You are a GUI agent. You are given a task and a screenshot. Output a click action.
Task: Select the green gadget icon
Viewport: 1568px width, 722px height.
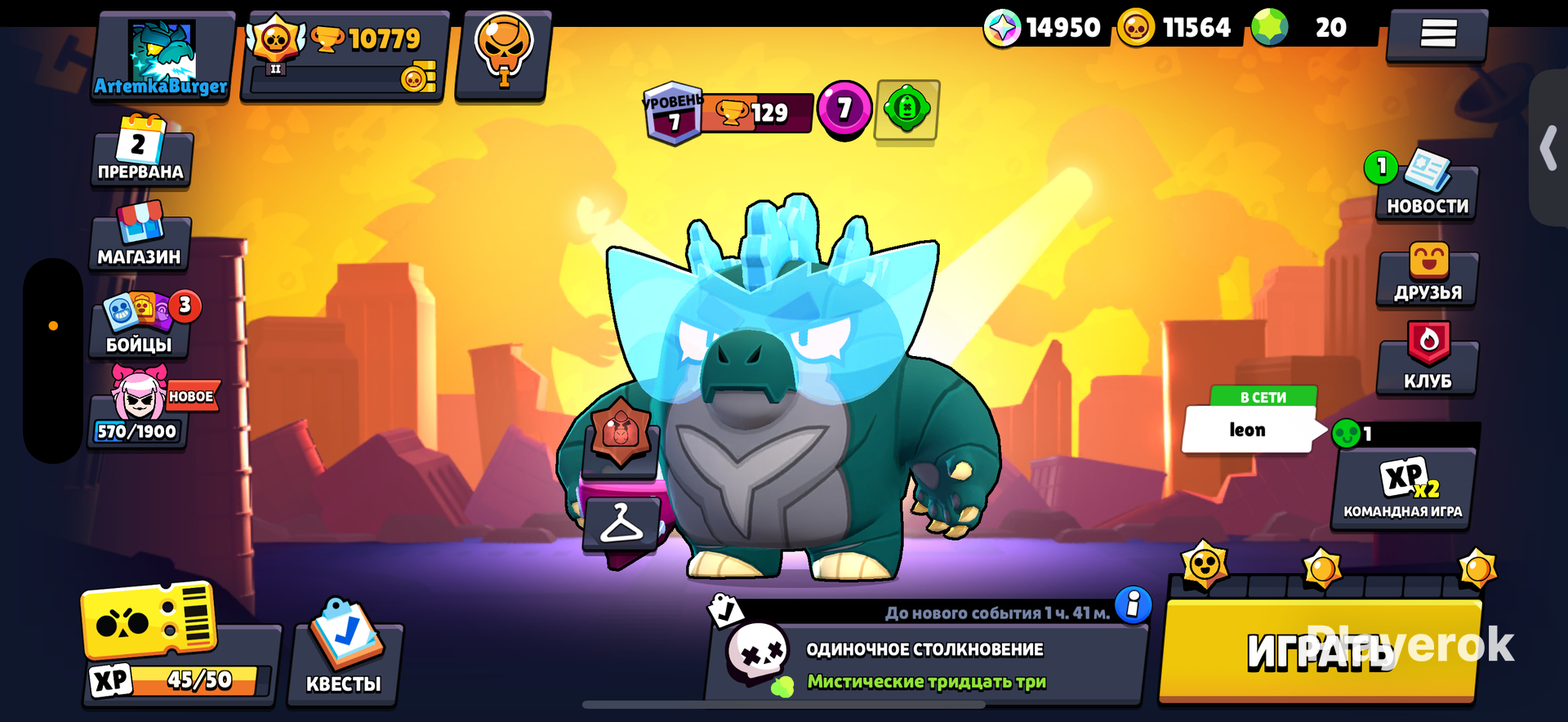pyautogui.click(x=906, y=109)
